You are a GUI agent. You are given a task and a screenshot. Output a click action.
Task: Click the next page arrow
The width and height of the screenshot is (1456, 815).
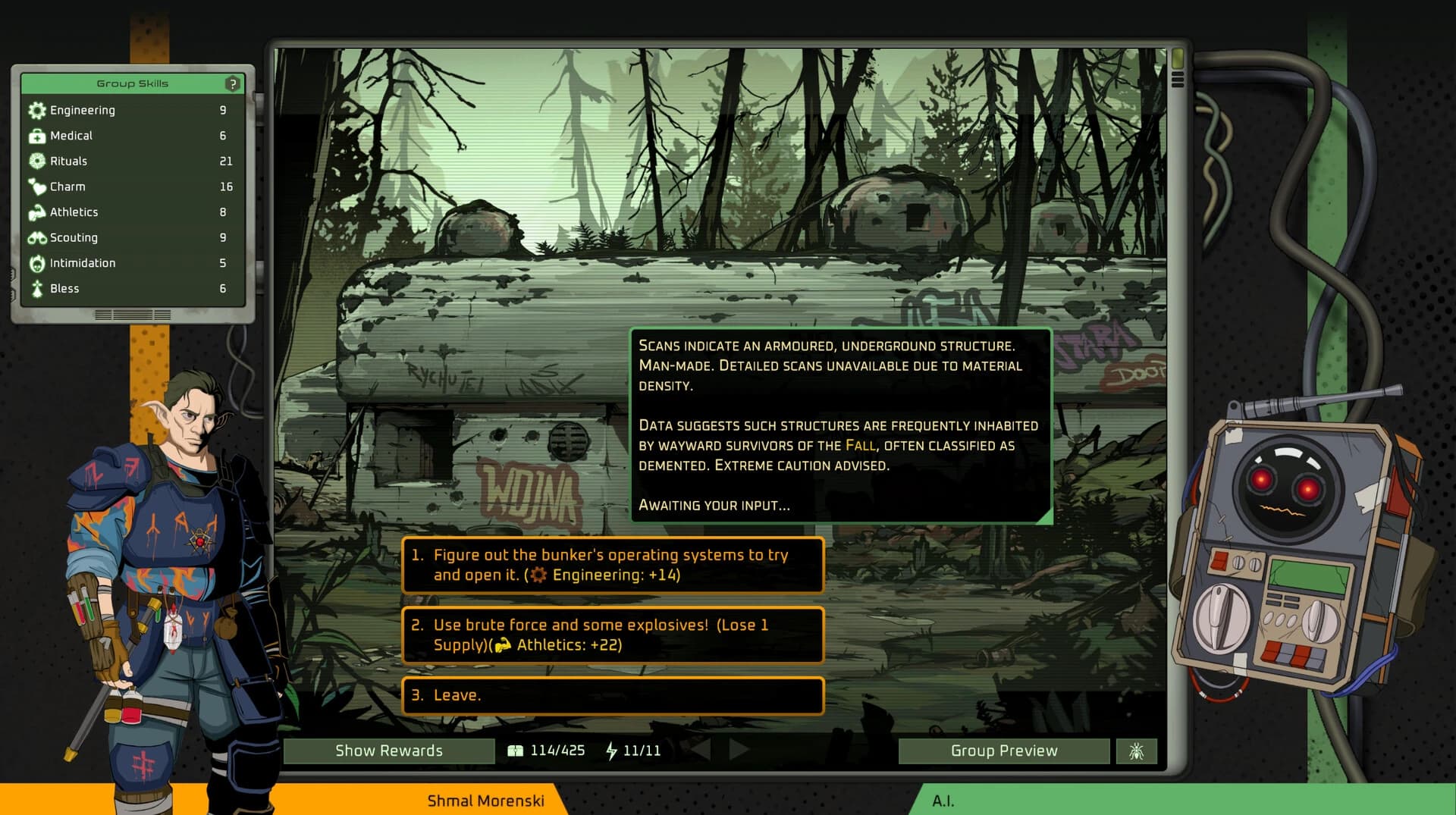pos(736,751)
